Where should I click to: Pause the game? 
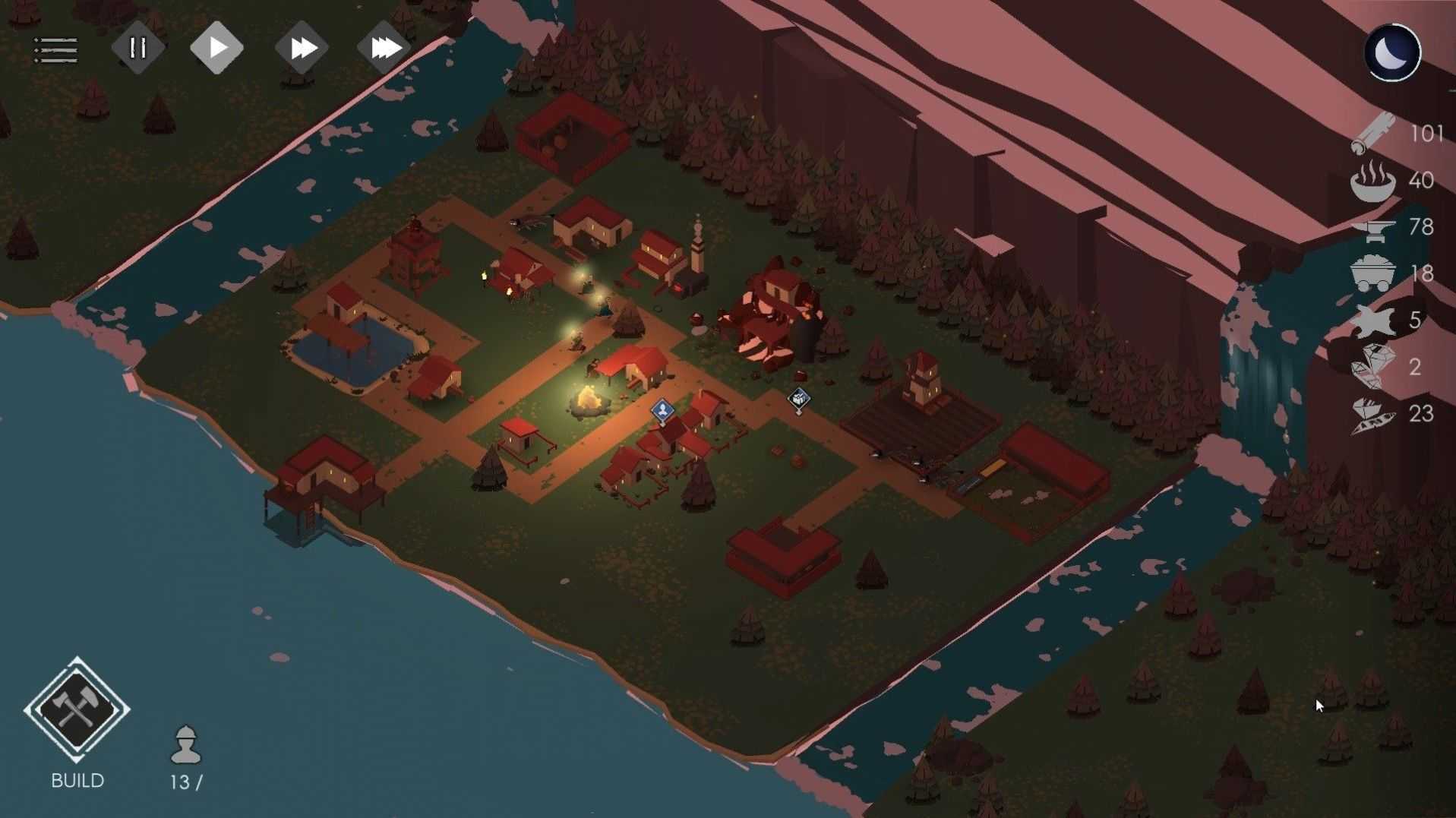tap(137, 49)
